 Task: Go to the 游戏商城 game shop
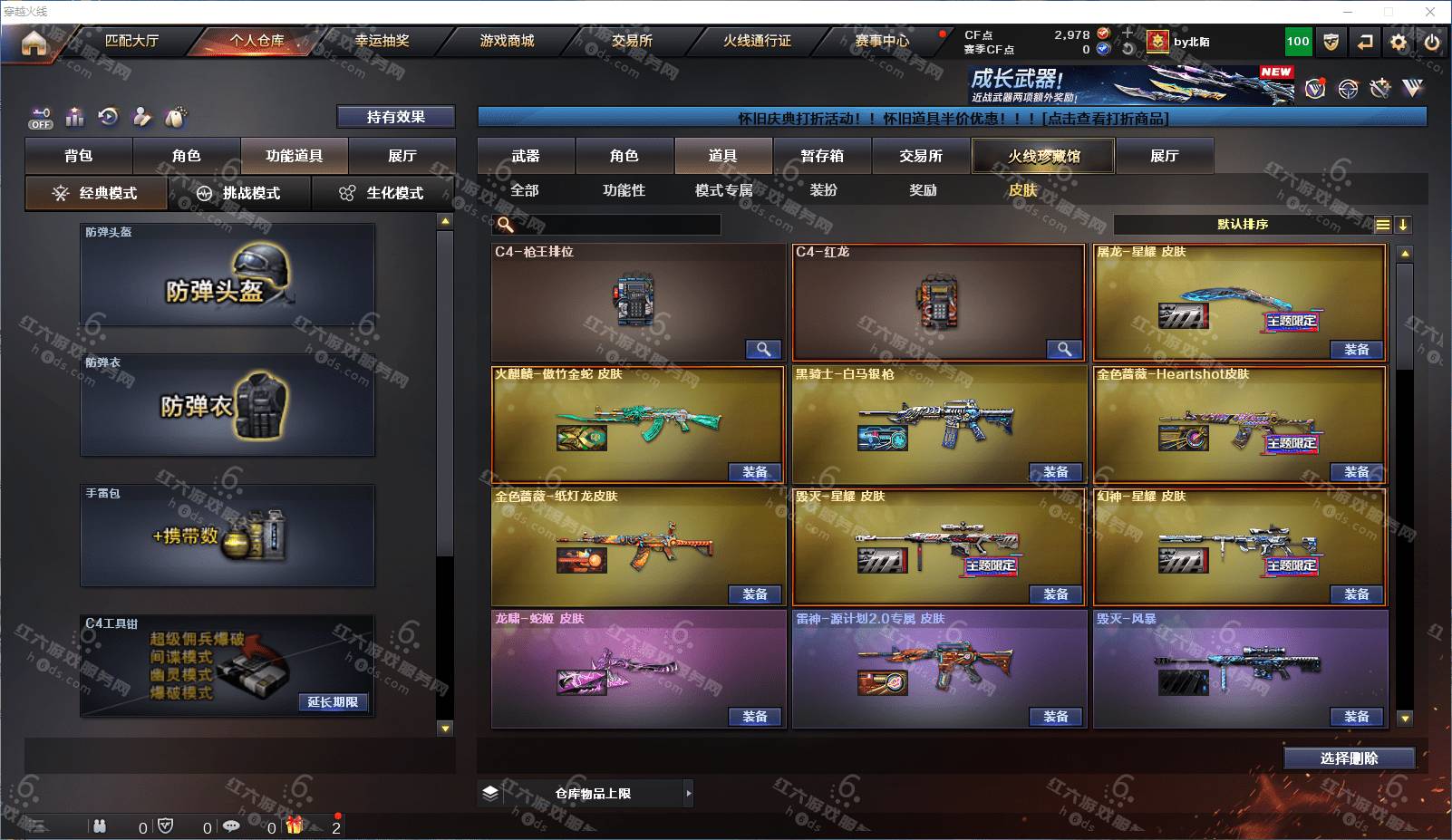click(x=507, y=41)
